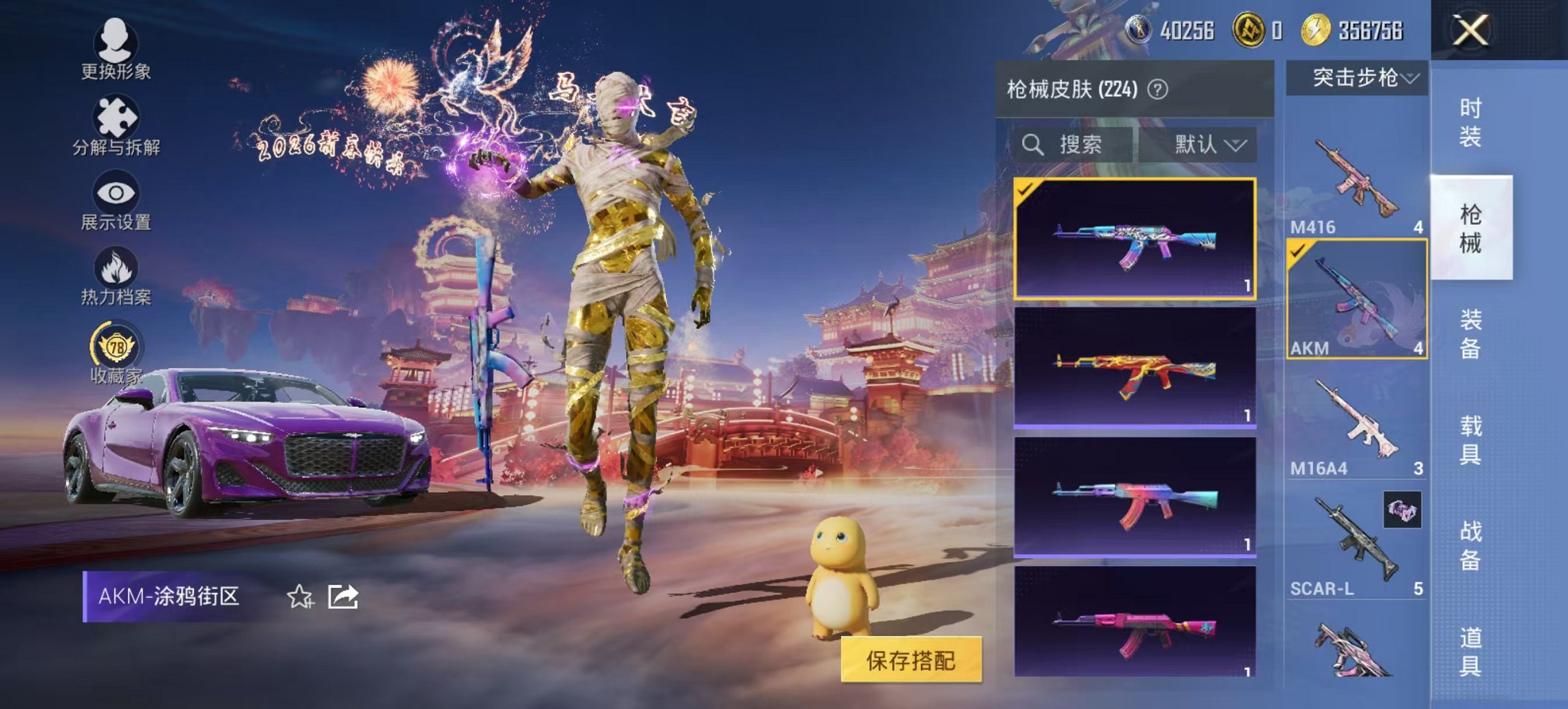Collapse the sort order chevron arrow
Image resolution: width=1568 pixels, height=709 pixels.
pyautogui.click(x=1235, y=146)
